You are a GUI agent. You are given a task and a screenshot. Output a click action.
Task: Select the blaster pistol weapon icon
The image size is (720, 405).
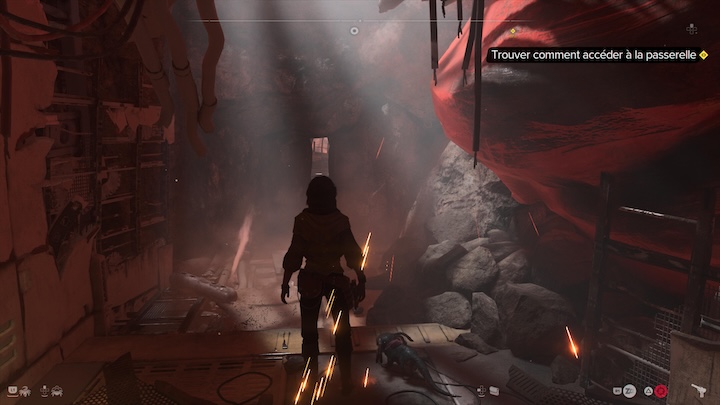tap(697, 390)
